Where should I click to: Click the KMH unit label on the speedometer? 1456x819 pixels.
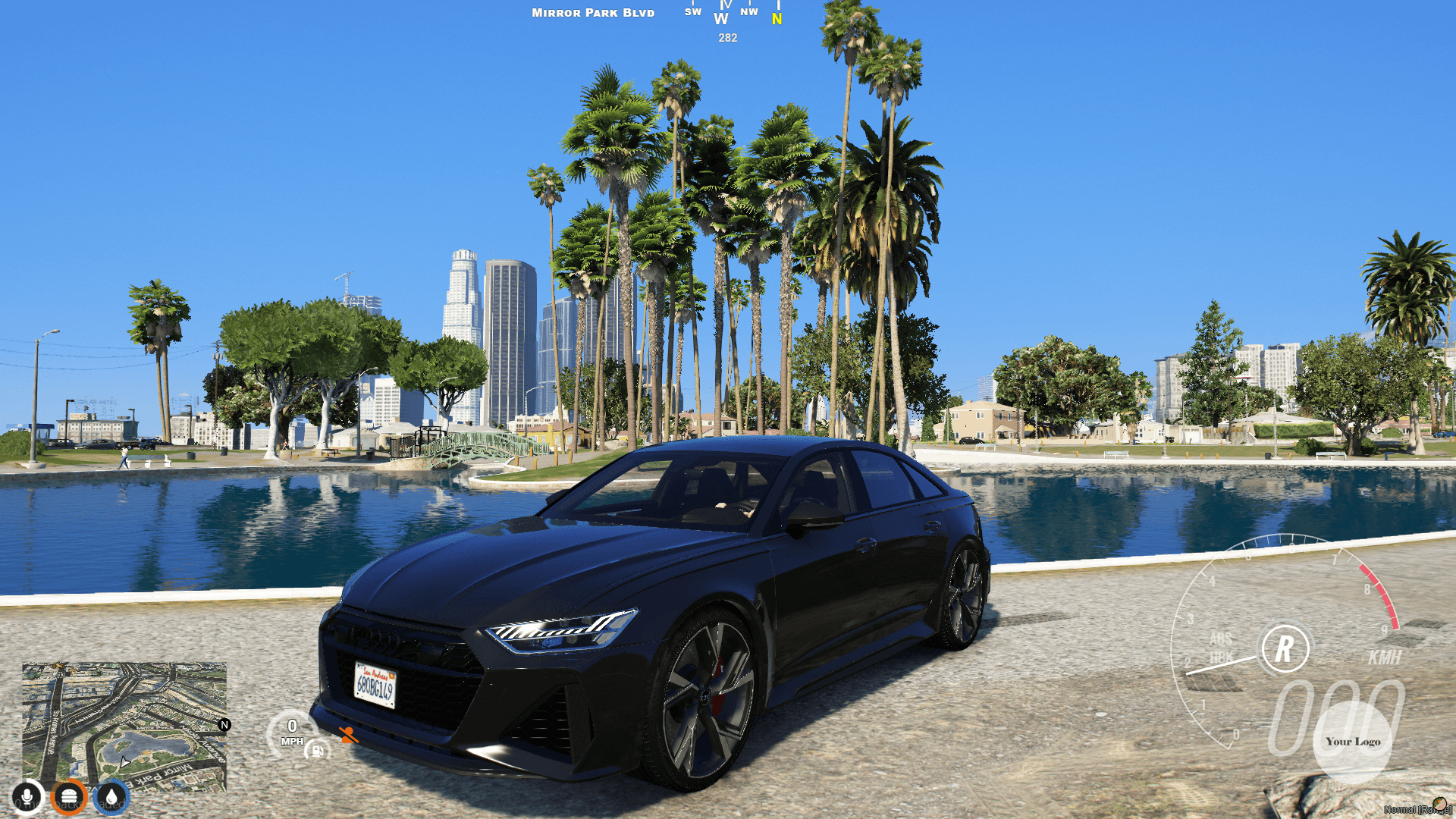click(x=1384, y=656)
